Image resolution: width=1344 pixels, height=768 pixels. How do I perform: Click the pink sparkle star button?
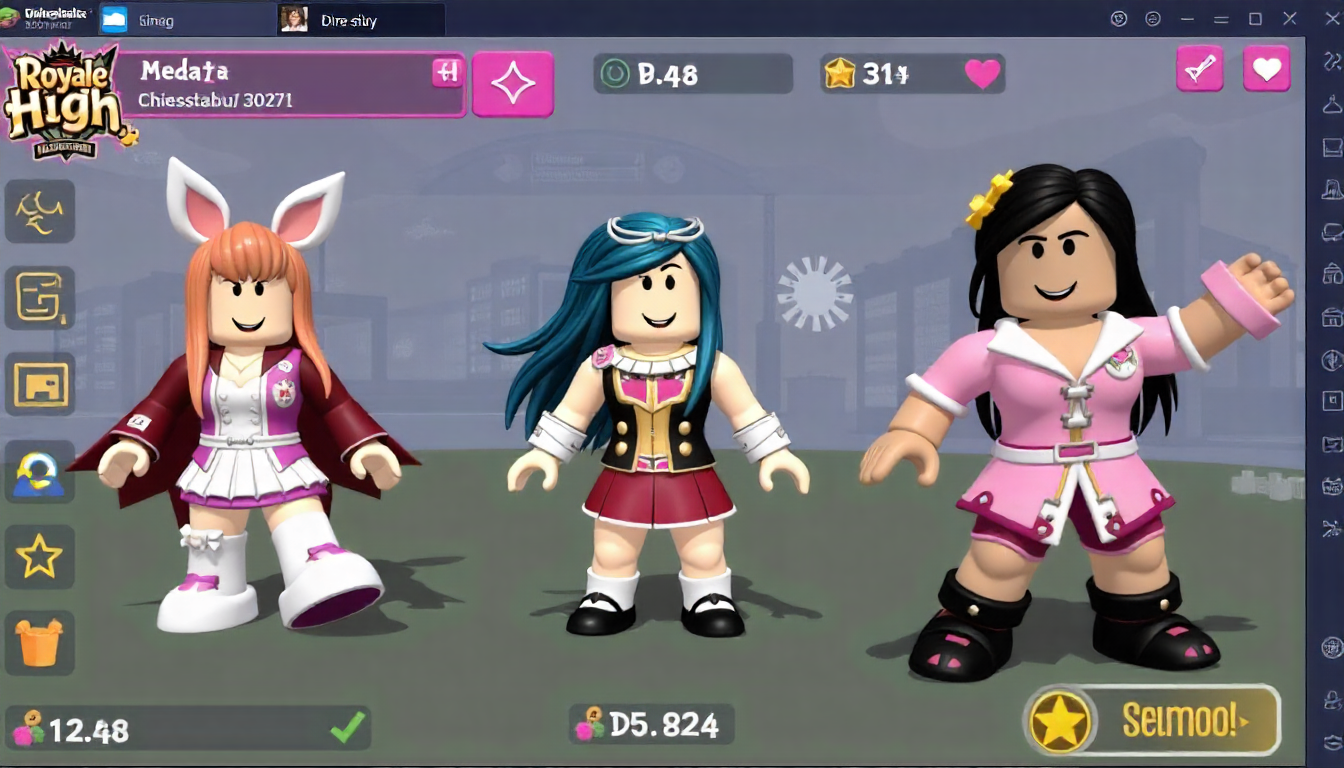click(x=512, y=85)
